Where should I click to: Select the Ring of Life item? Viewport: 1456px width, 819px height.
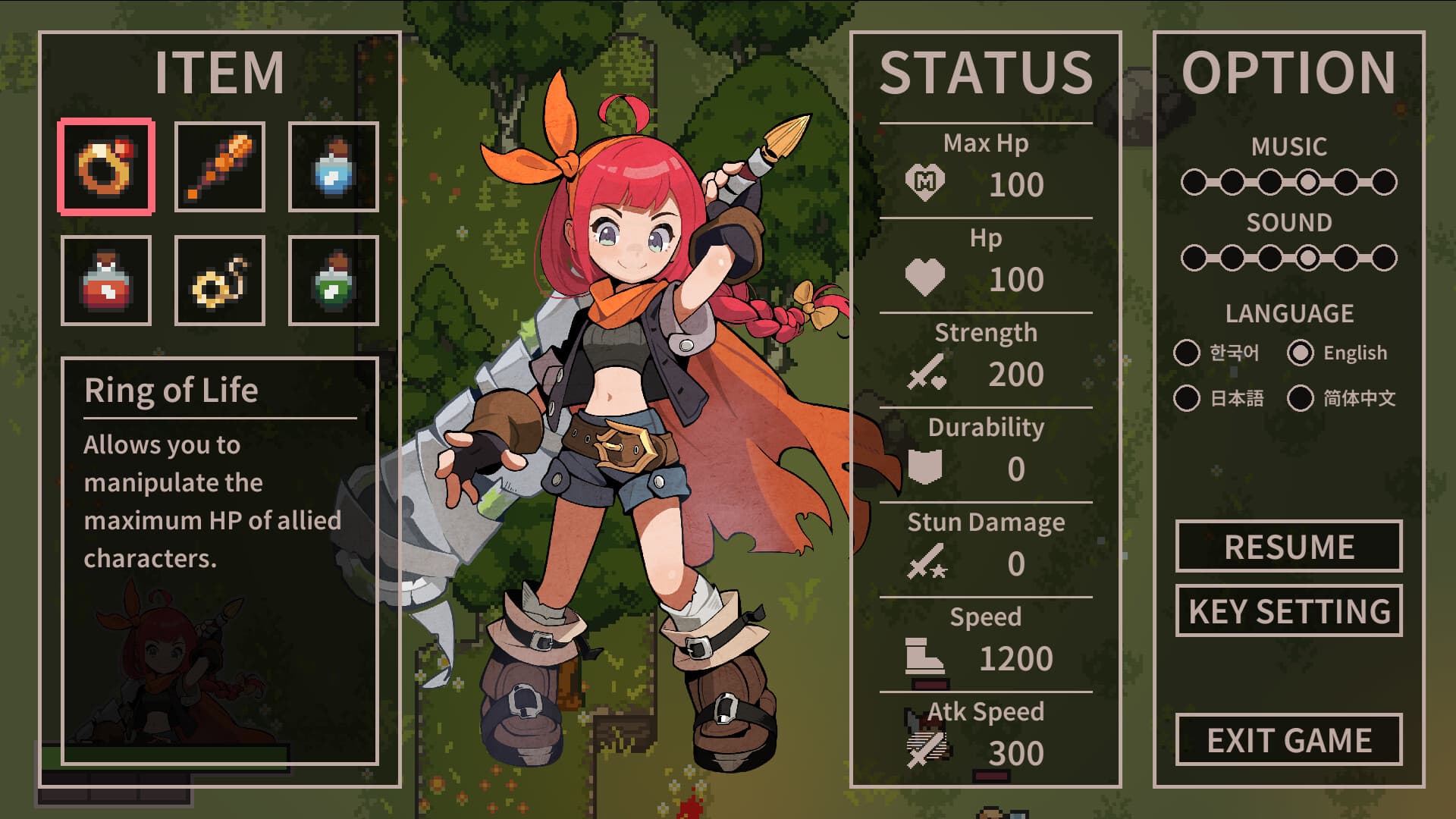tap(106, 165)
